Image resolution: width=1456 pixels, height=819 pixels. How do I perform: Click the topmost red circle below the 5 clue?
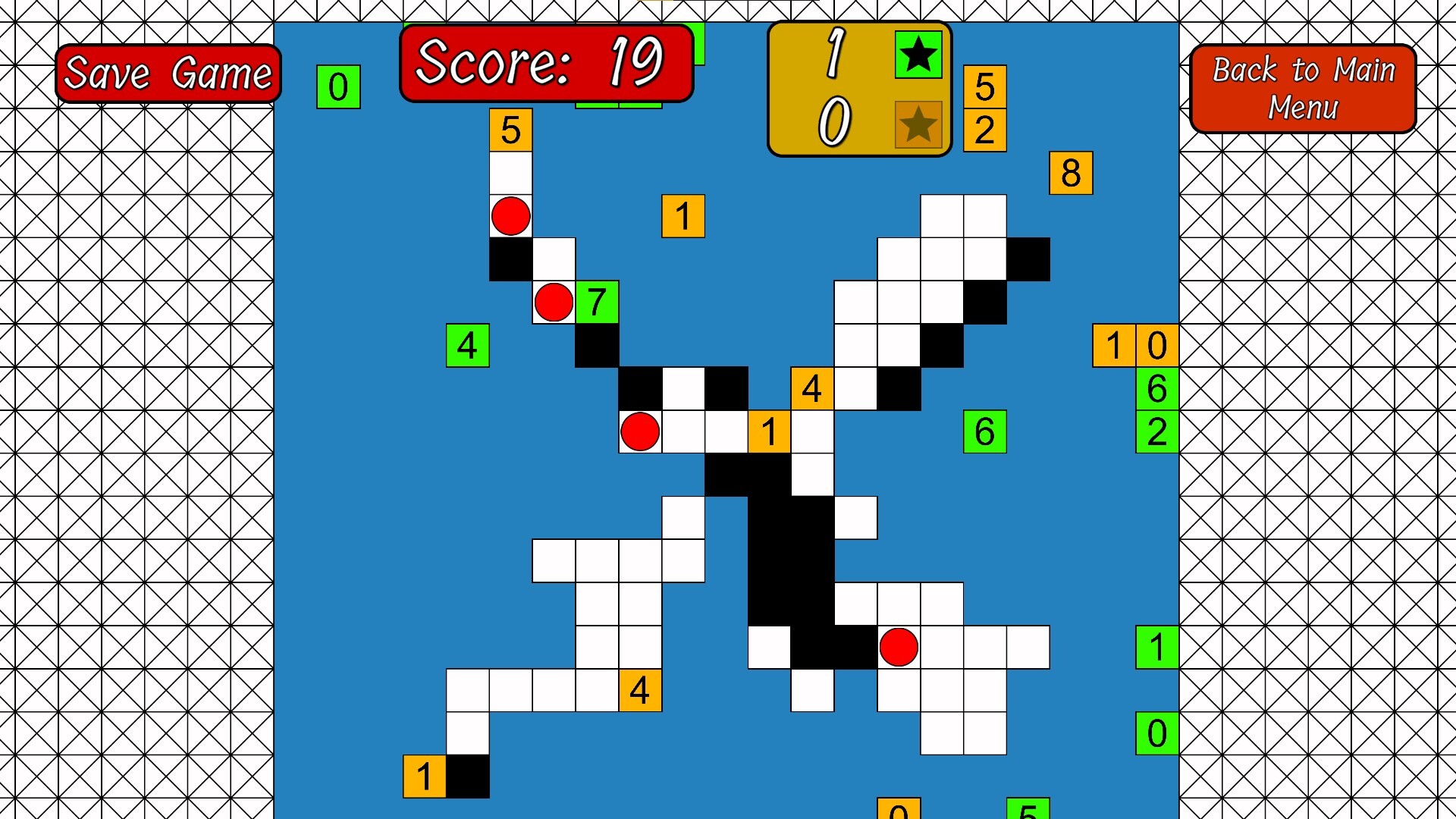point(511,218)
